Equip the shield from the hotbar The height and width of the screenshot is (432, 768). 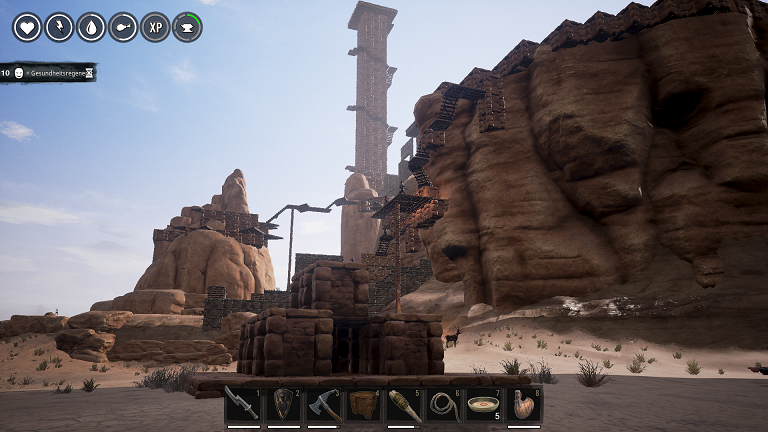[284, 405]
